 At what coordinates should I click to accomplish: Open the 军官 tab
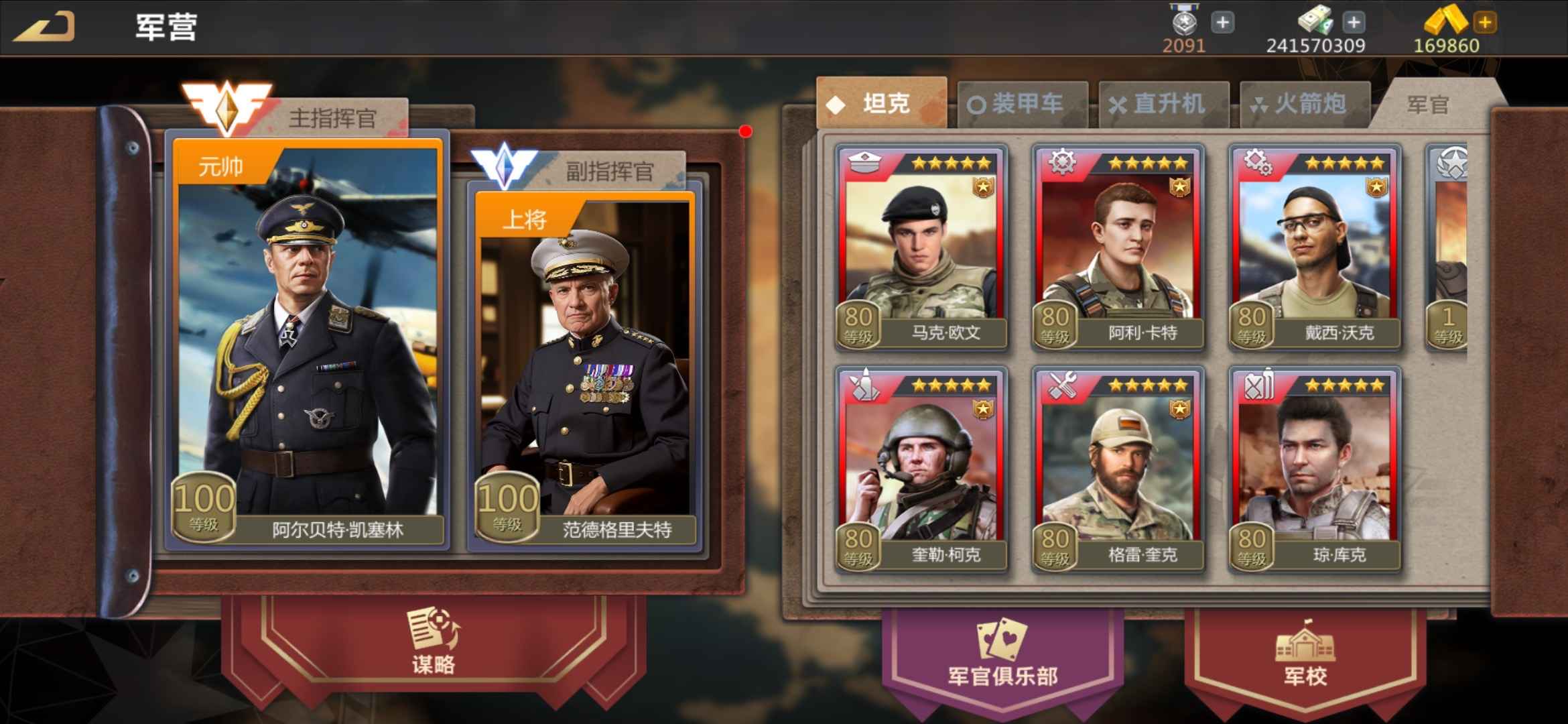(x=1427, y=105)
